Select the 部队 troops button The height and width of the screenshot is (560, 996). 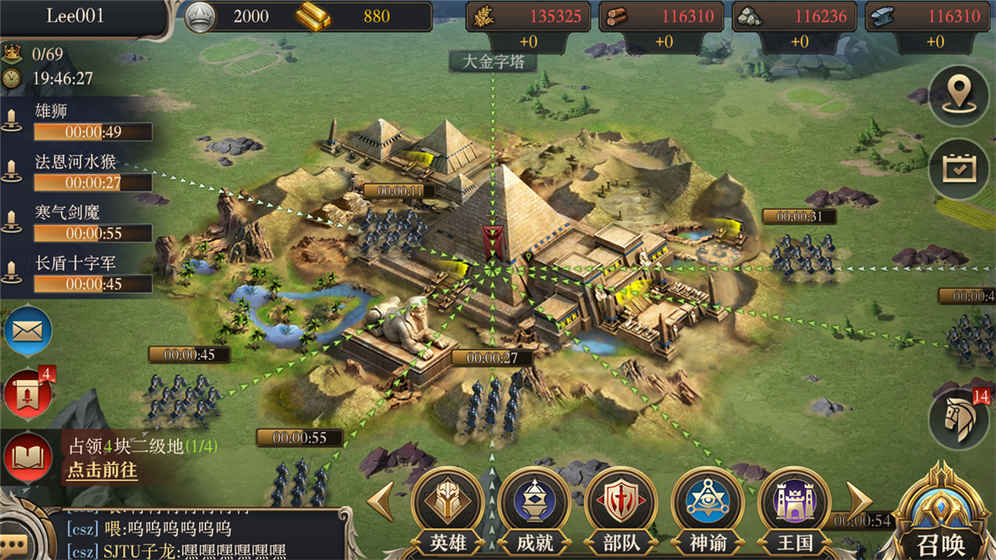tap(620, 507)
